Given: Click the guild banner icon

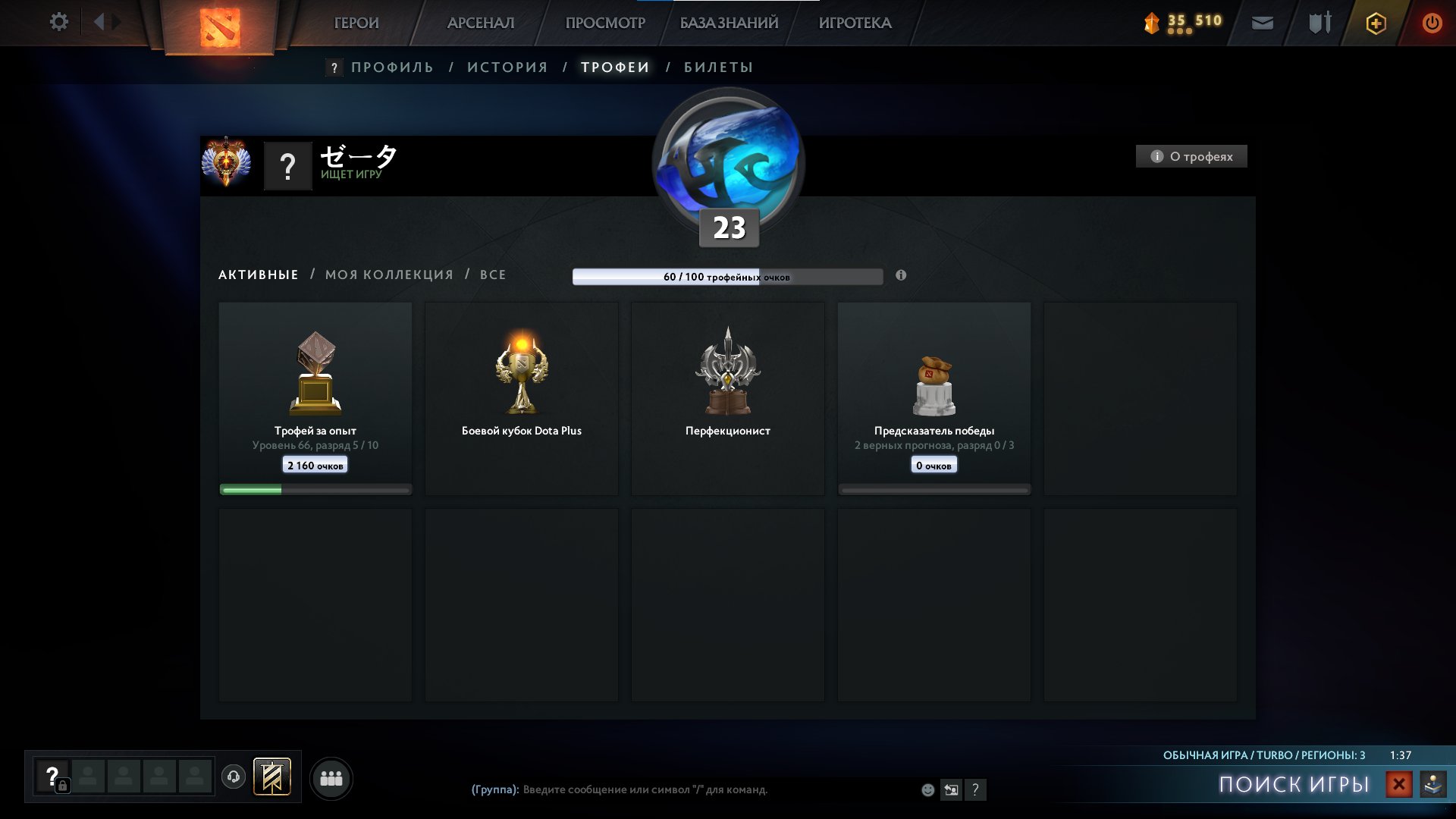Looking at the screenshot, I should [x=273, y=777].
